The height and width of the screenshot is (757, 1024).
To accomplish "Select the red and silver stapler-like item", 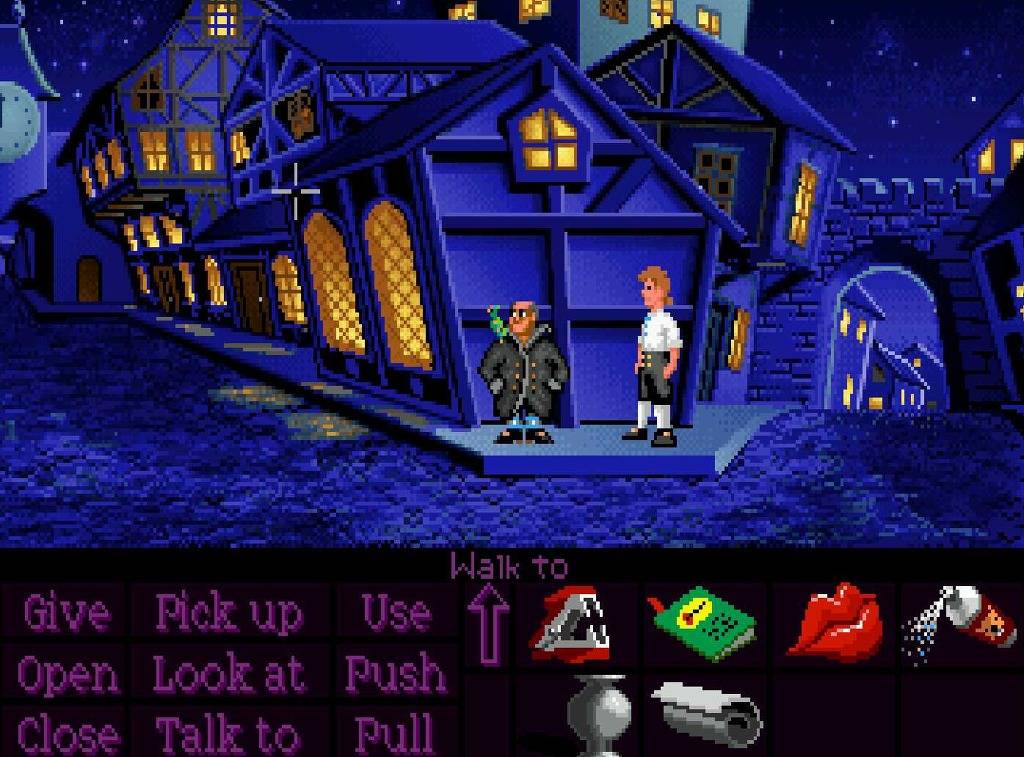I will (x=571, y=625).
